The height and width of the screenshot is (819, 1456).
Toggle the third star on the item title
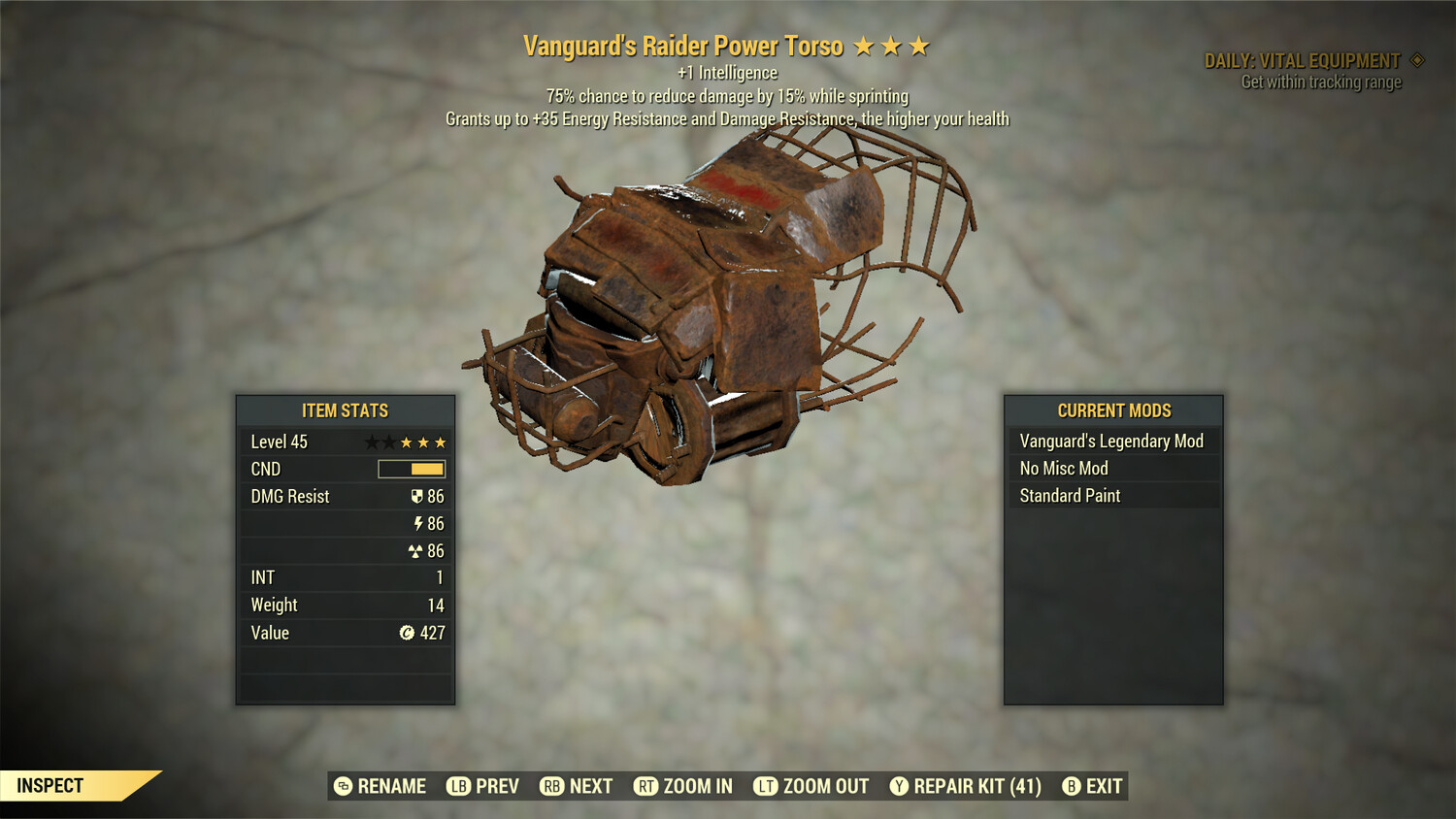[916, 46]
